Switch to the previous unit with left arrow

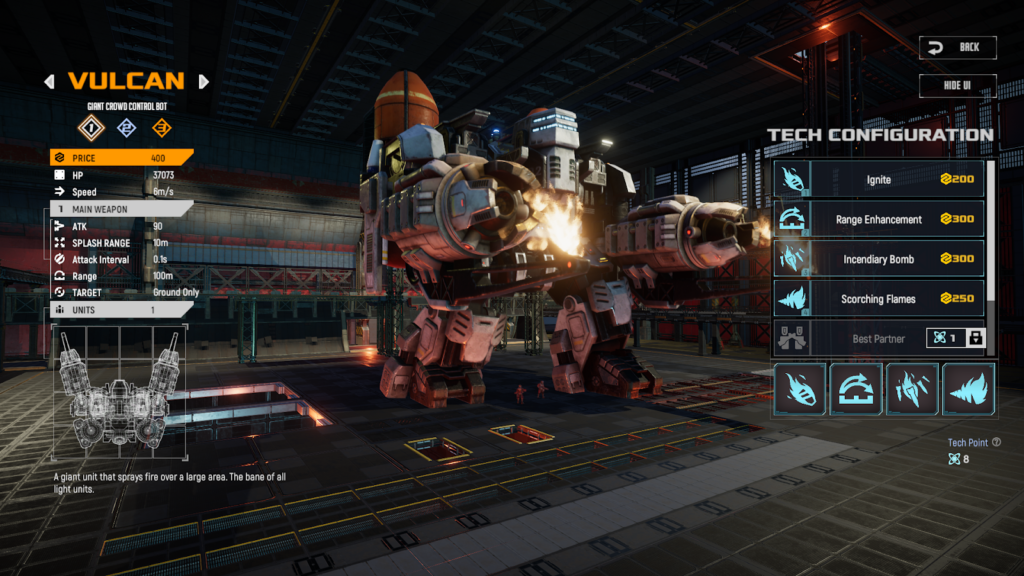tap(49, 82)
